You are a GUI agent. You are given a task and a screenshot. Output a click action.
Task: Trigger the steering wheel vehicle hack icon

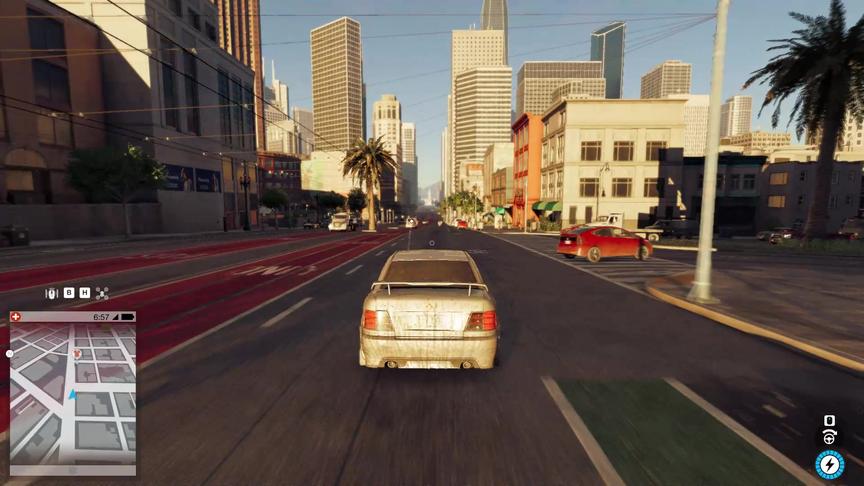829,438
